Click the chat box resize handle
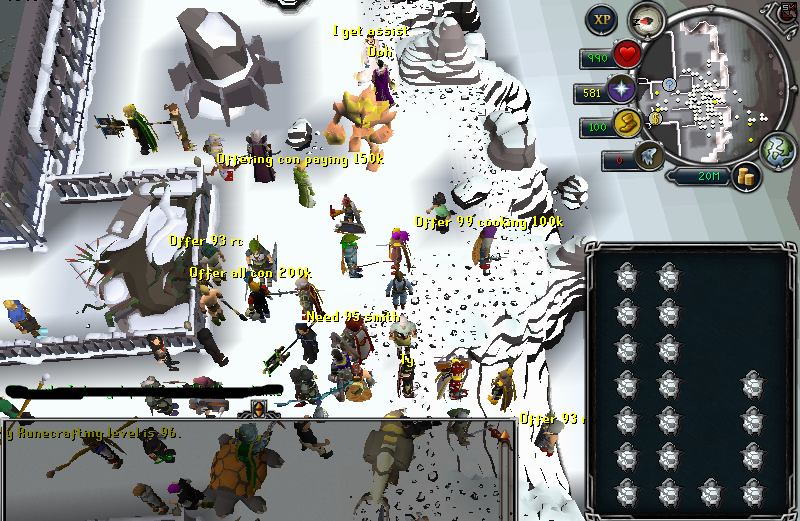This screenshot has width=800, height=521. pyautogui.click(x=258, y=409)
